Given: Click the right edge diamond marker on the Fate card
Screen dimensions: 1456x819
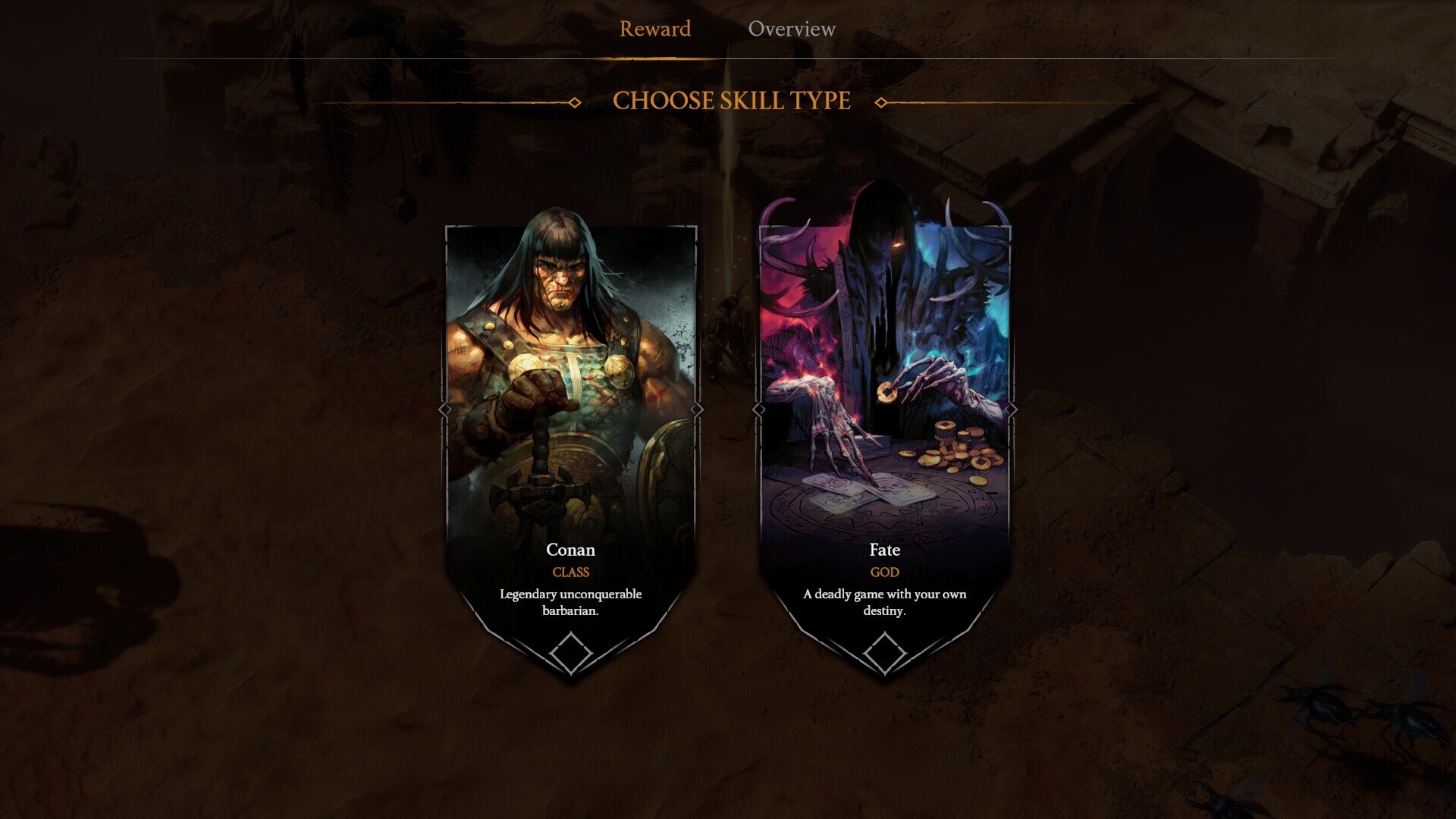Looking at the screenshot, I should point(1012,410).
